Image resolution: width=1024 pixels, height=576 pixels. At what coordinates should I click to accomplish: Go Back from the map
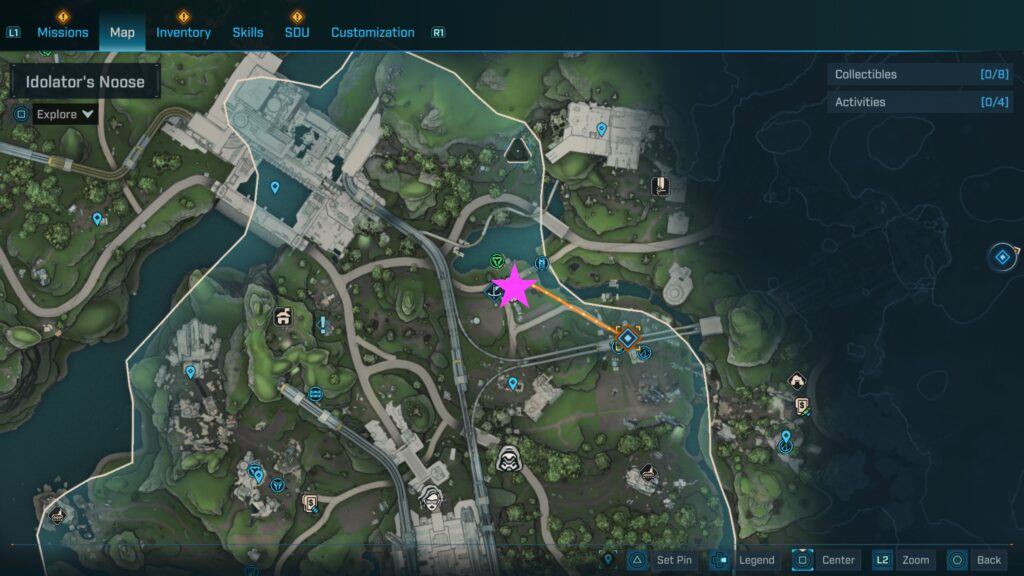(988, 560)
